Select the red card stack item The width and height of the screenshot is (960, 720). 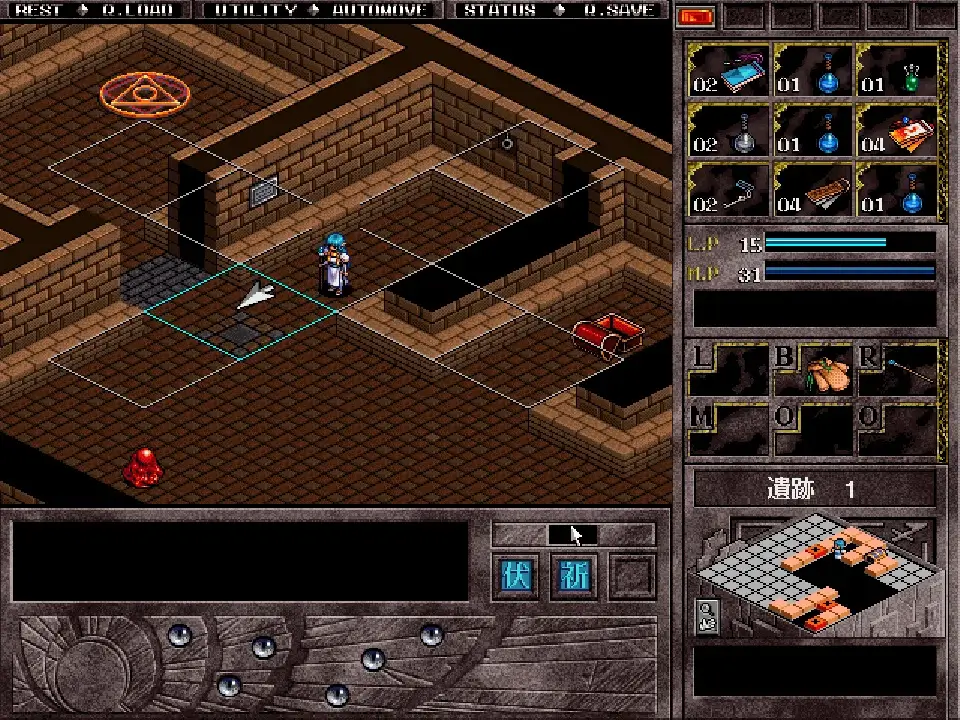pyautogui.click(x=897, y=130)
